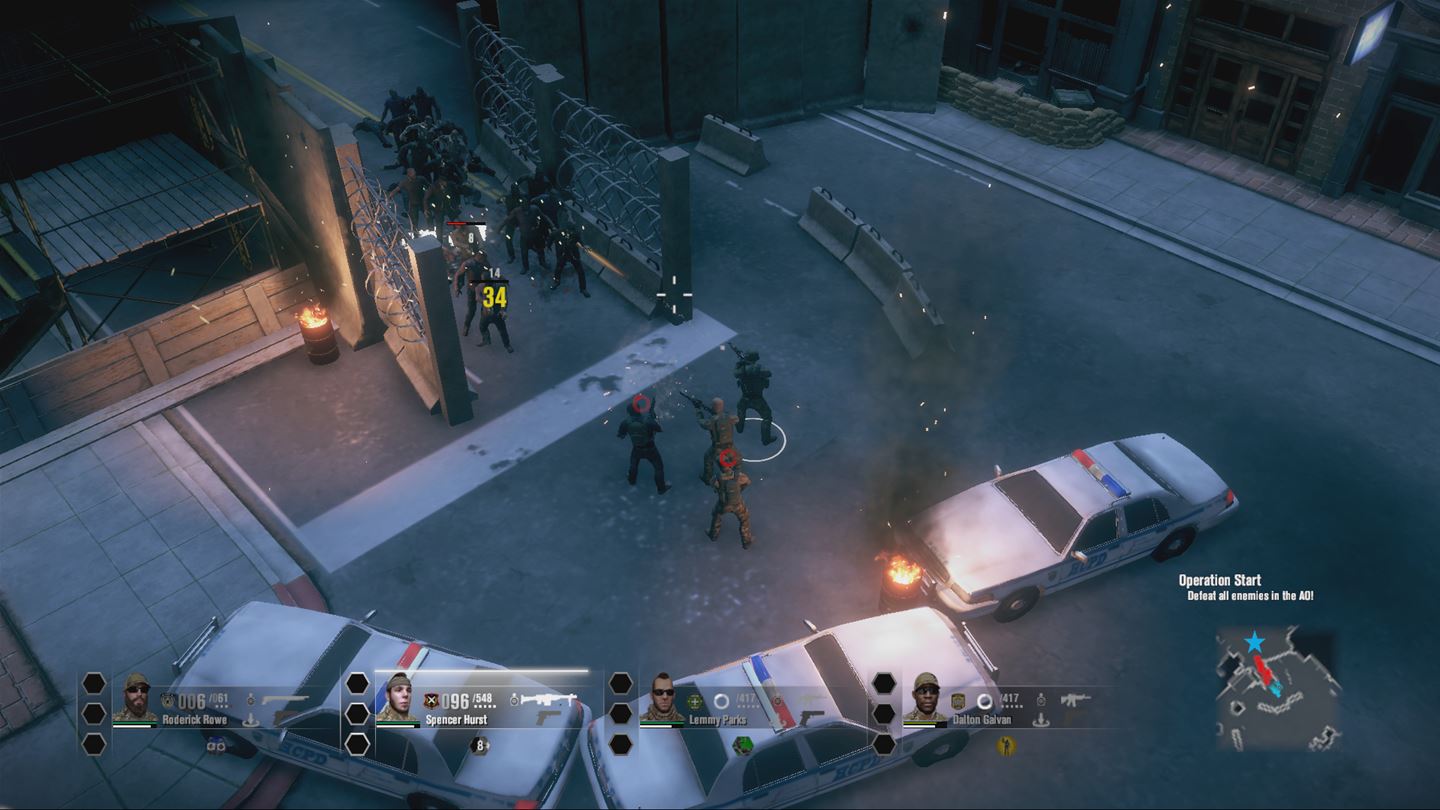
Task: Select Spencer Hurst's rifle weapon icon
Action: click(x=550, y=698)
